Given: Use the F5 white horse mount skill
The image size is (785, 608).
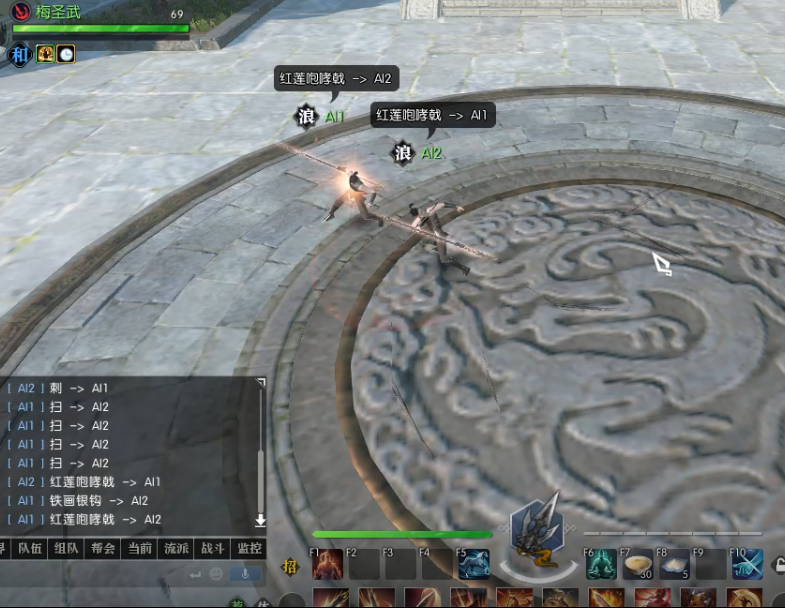Looking at the screenshot, I should tap(474, 565).
